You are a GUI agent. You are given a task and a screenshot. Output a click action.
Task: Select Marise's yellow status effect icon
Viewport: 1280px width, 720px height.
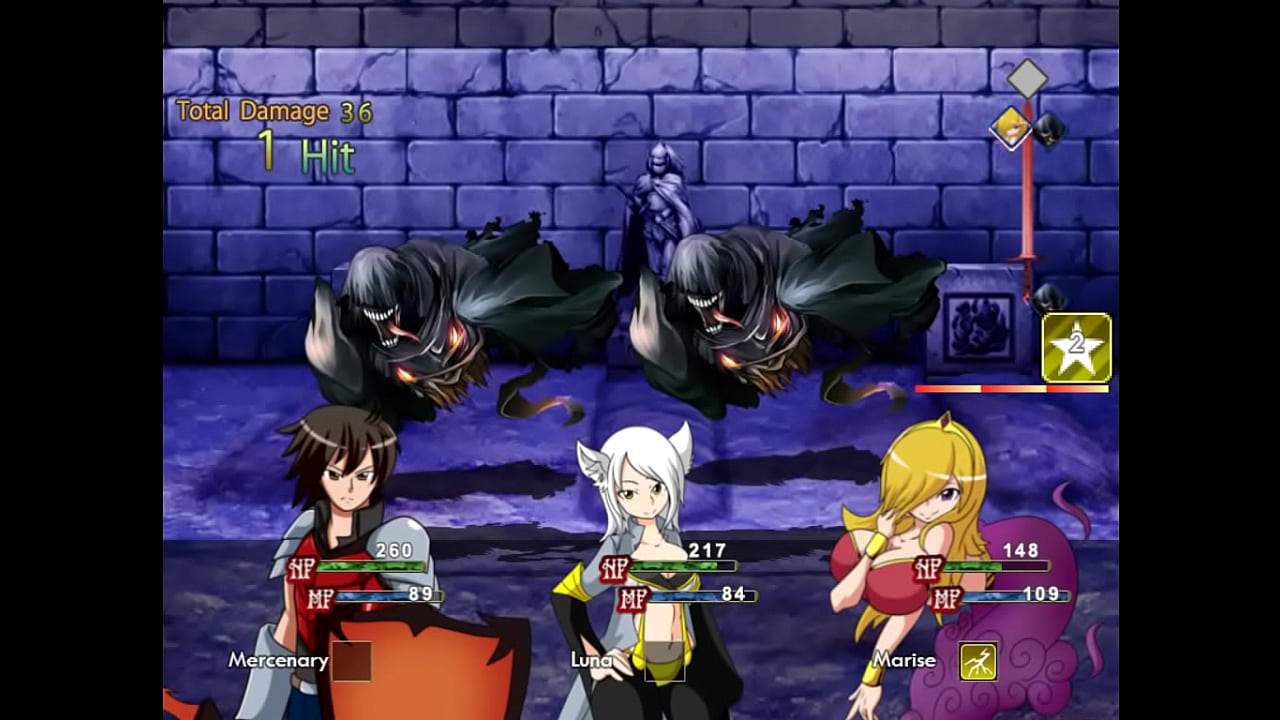pos(978,661)
